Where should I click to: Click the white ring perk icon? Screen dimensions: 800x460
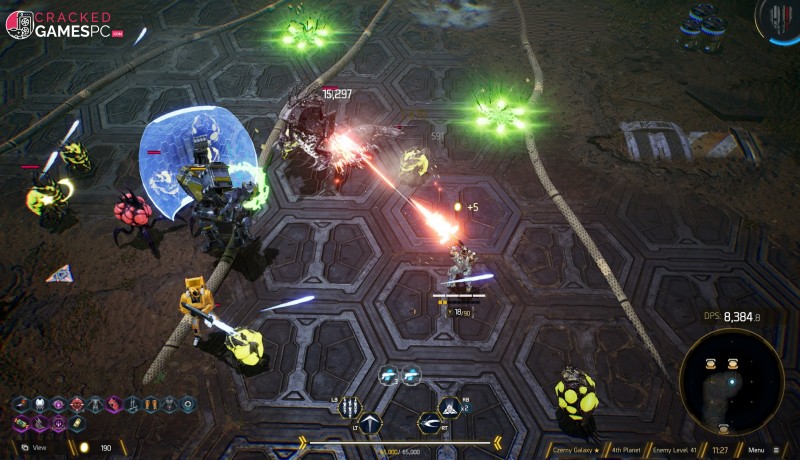pyautogui.click(x=189, y=404)
